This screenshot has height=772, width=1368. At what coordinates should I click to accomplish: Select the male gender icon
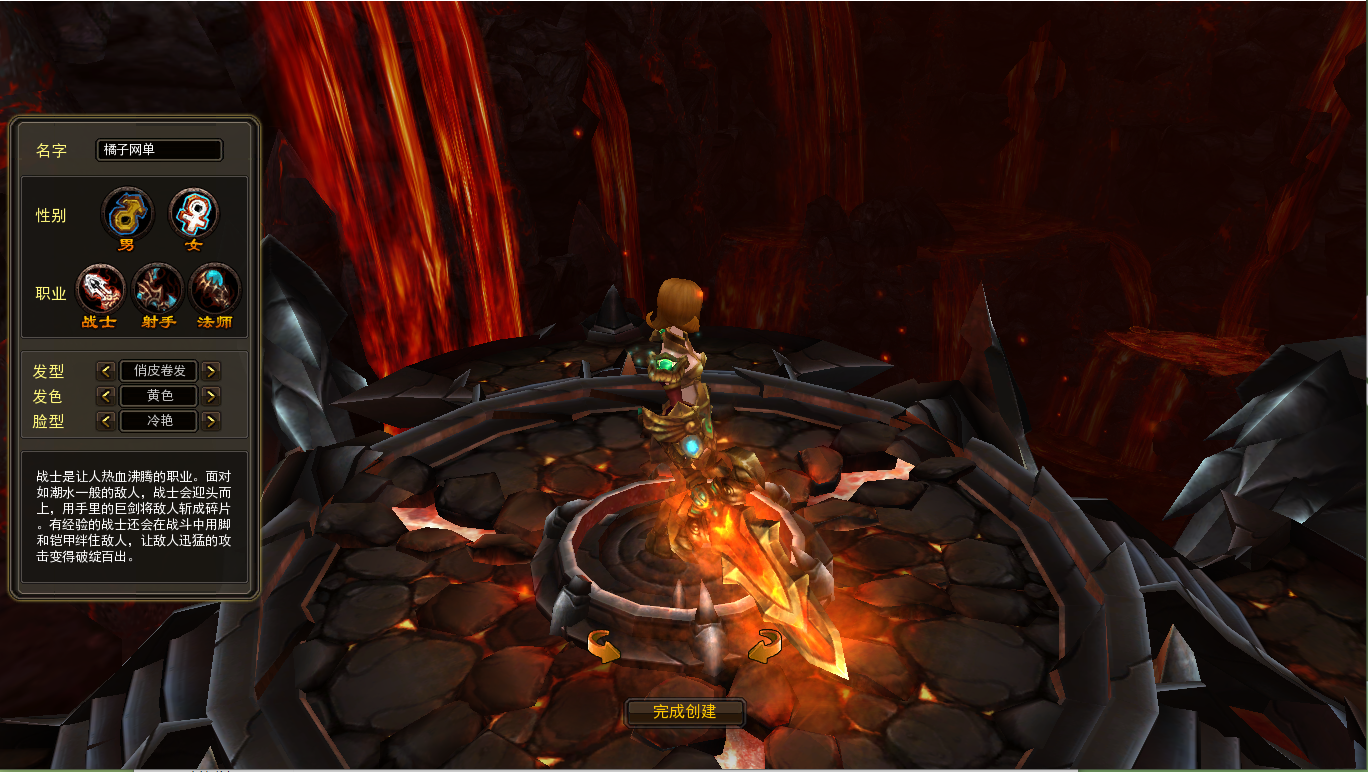click(x=127, y=213)
